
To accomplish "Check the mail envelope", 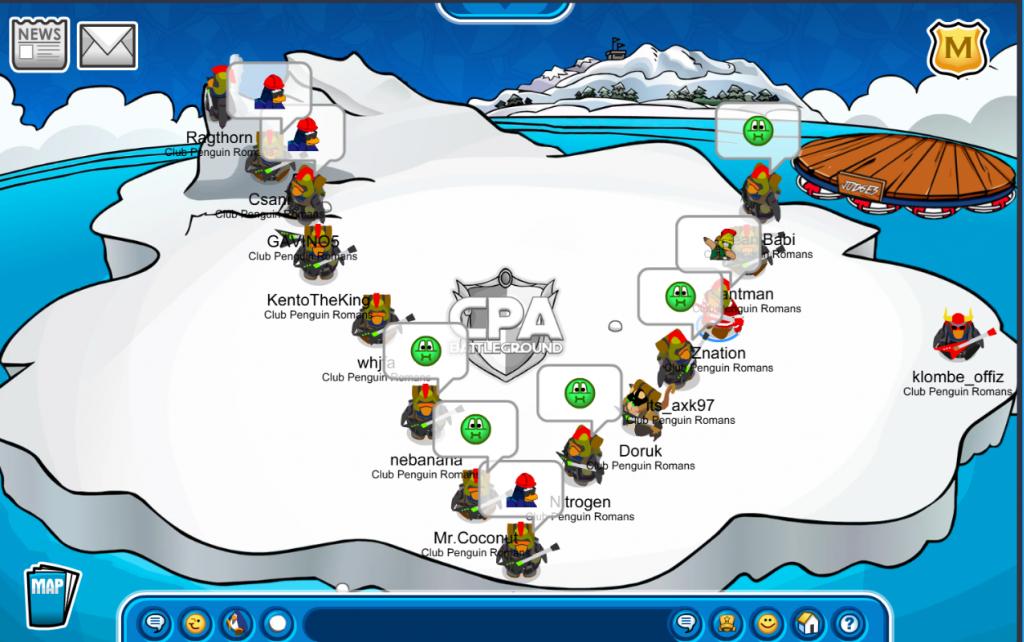I will 107,46.
